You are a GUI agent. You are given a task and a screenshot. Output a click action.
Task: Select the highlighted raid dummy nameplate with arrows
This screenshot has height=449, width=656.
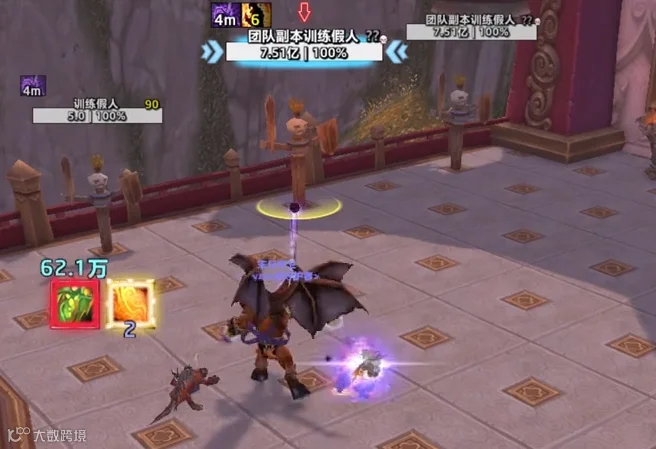click(x=303, y=45)
